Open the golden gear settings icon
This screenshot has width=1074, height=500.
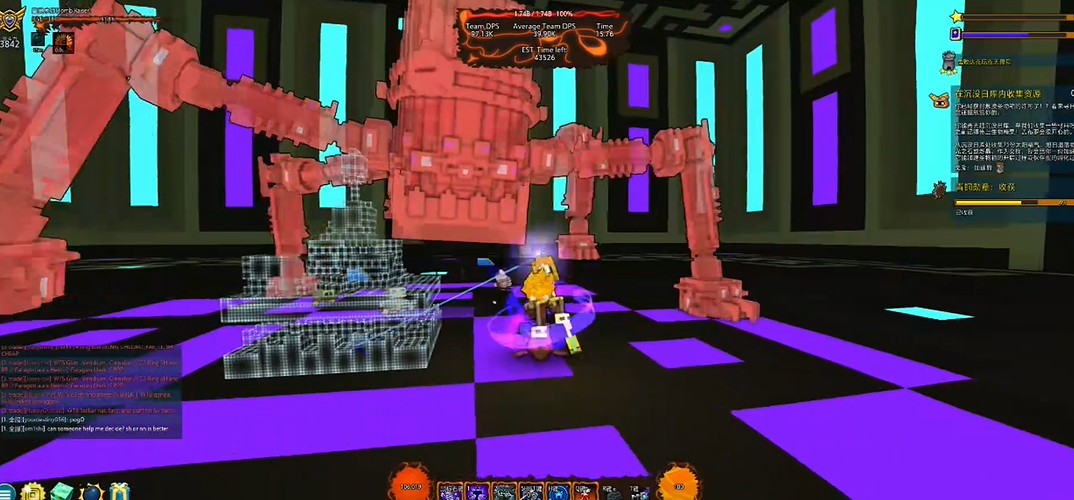pos(32,491)
